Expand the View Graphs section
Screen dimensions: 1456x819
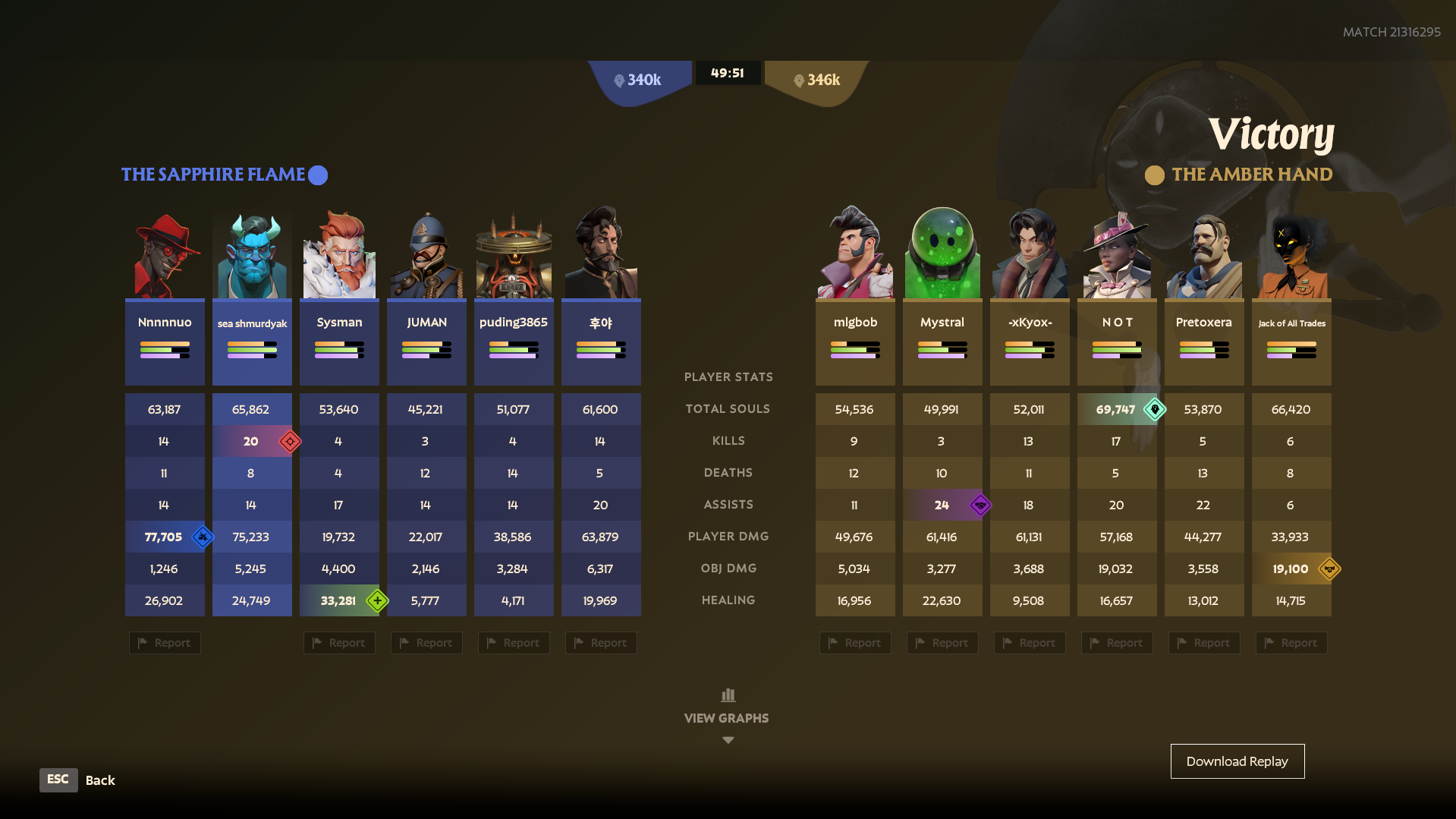[727, 717]
